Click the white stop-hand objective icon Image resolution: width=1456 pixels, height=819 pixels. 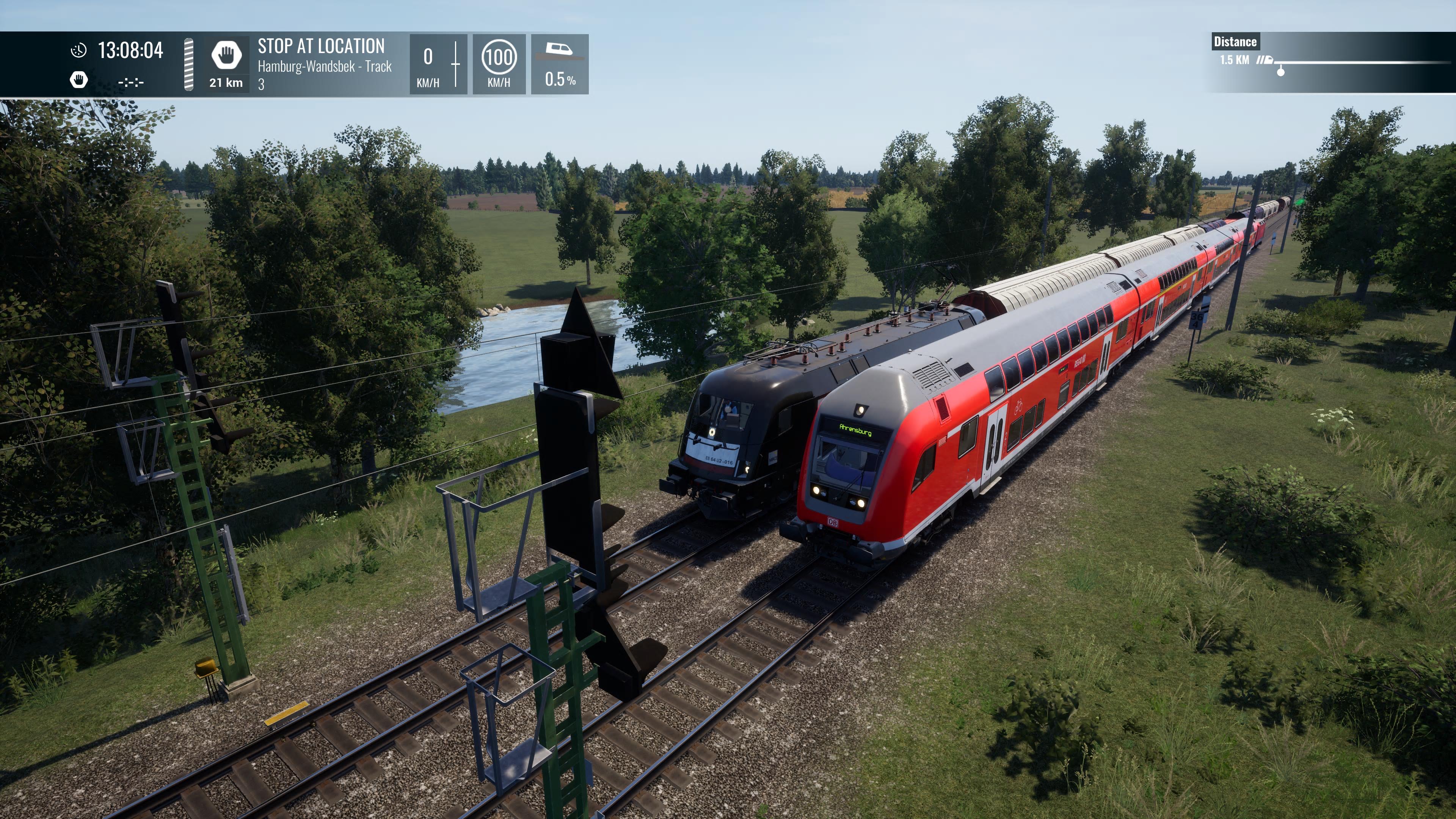(x=226, y=55)
